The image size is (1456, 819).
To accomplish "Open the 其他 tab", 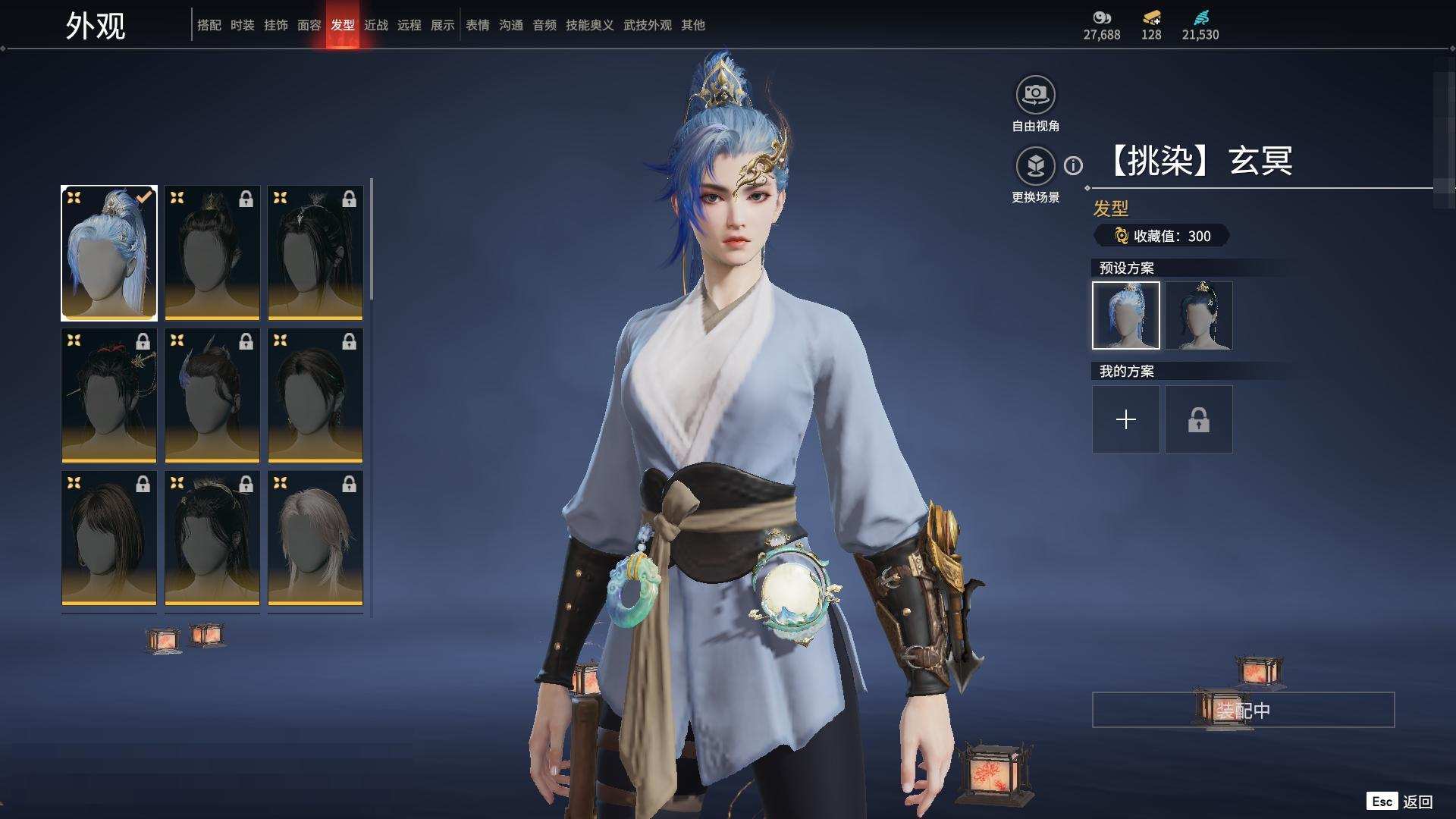I will click(692, 25).
